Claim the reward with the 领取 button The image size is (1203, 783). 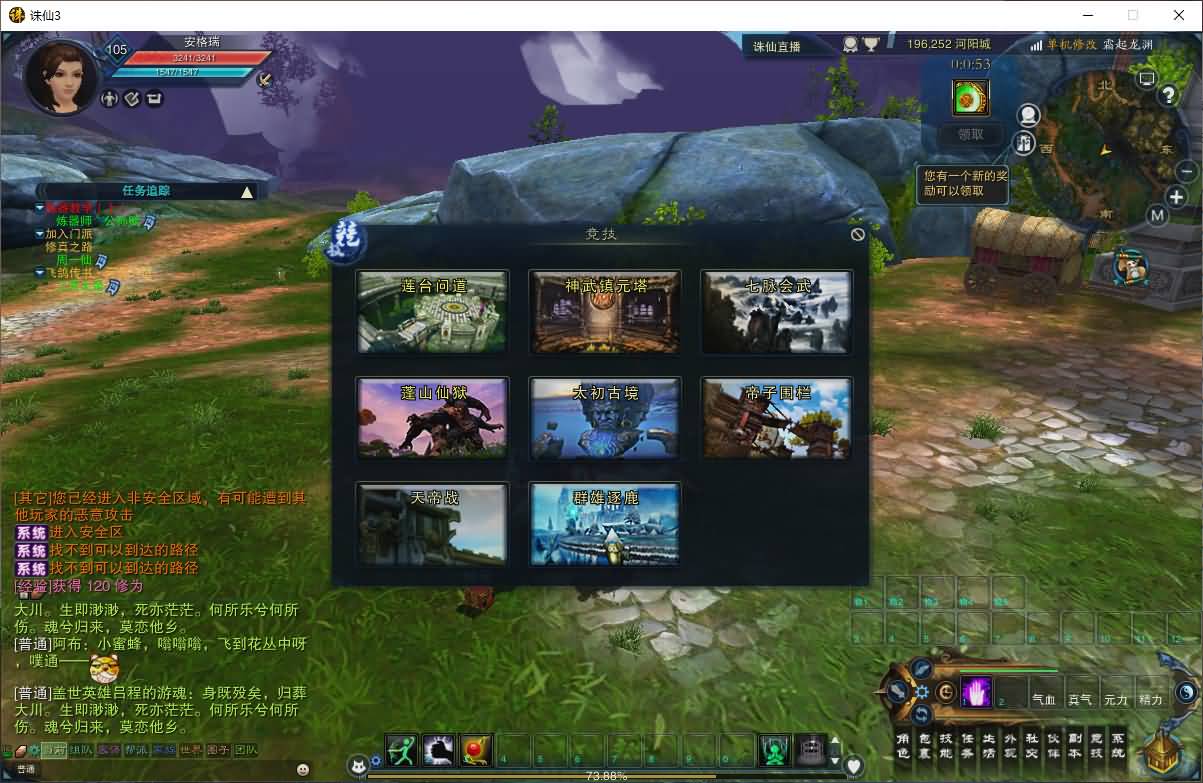(x=970, y=134)
